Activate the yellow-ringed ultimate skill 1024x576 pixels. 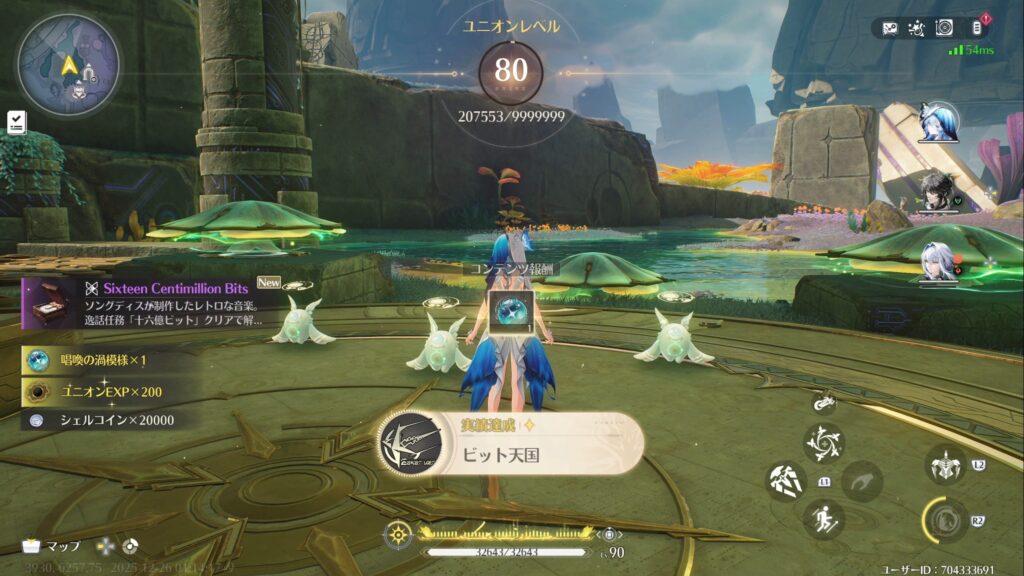[944, 520]
